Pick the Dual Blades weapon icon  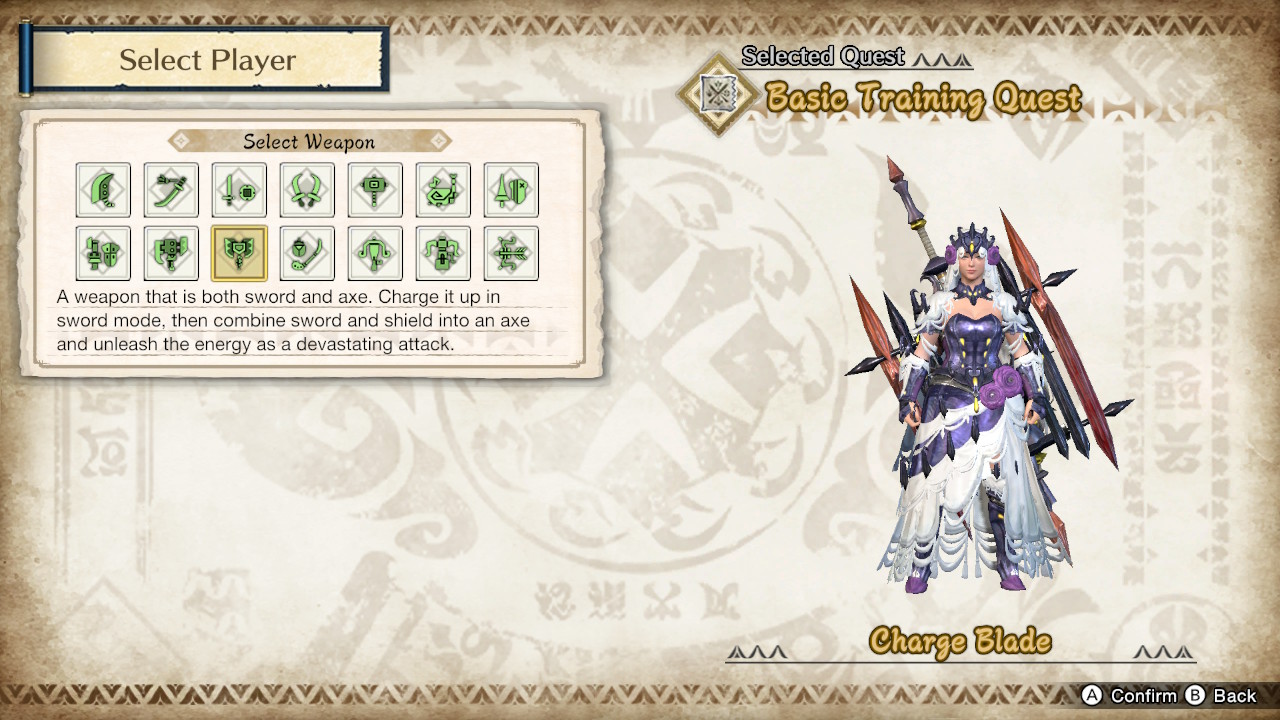(x=307, y=190)
